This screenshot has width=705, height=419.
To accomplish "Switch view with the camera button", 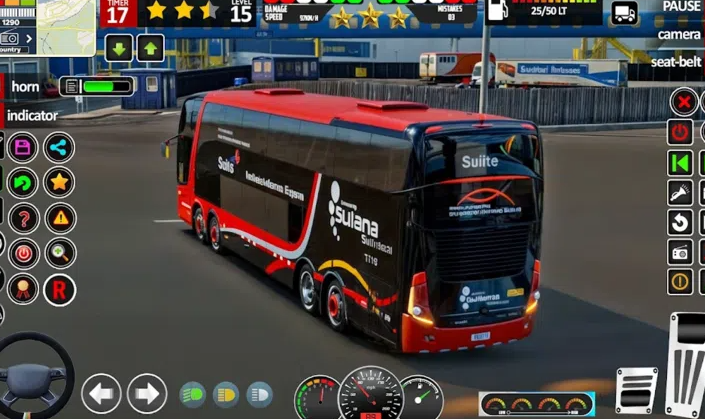I will click(679, 34).
